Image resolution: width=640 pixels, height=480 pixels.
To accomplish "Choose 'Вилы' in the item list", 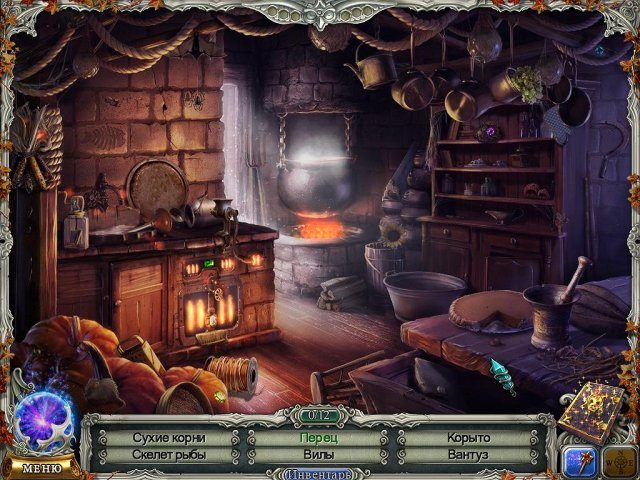I will point(319,455).
